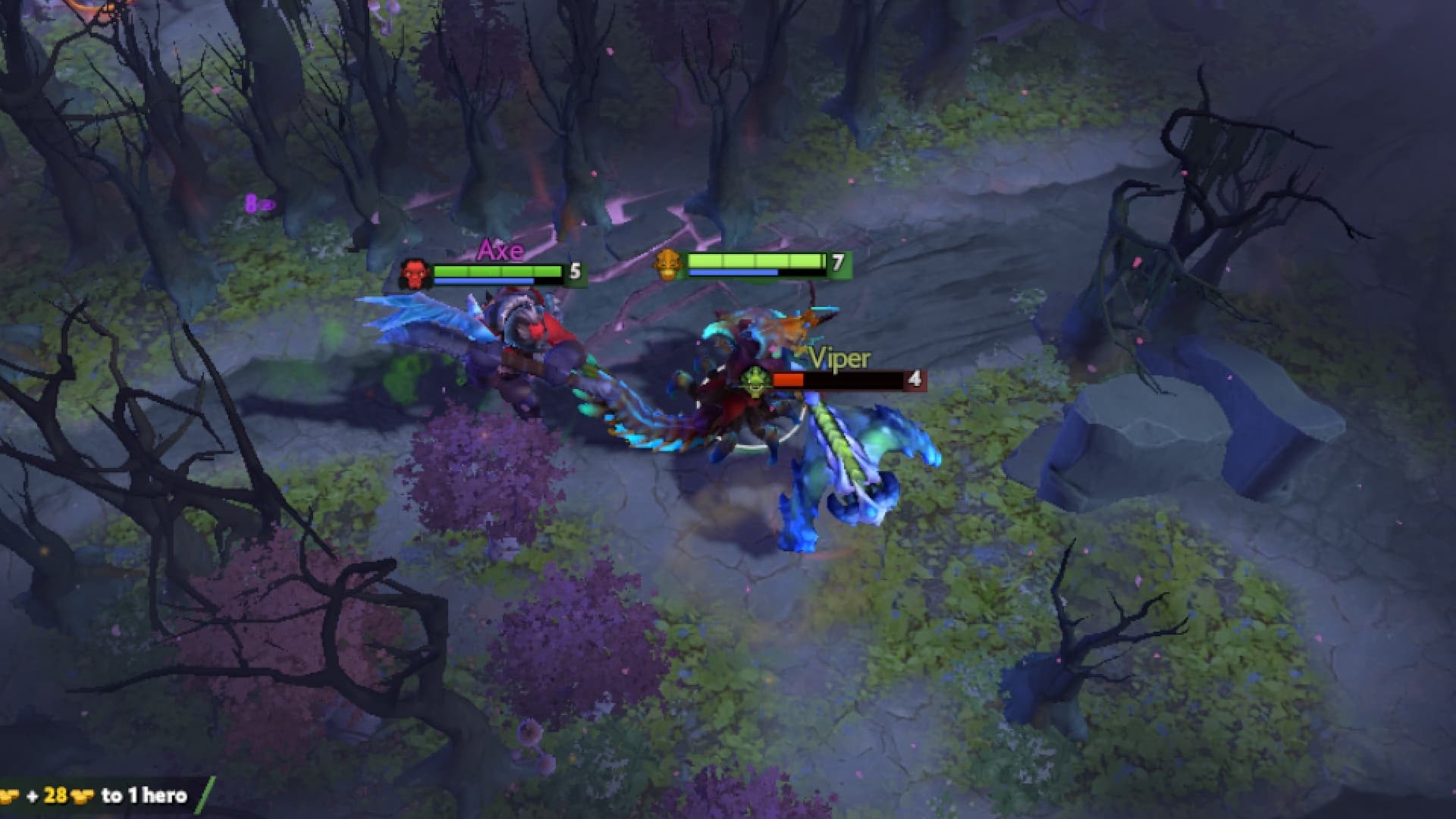Select Viper's level 4 indicator

(x=914, y=378)
